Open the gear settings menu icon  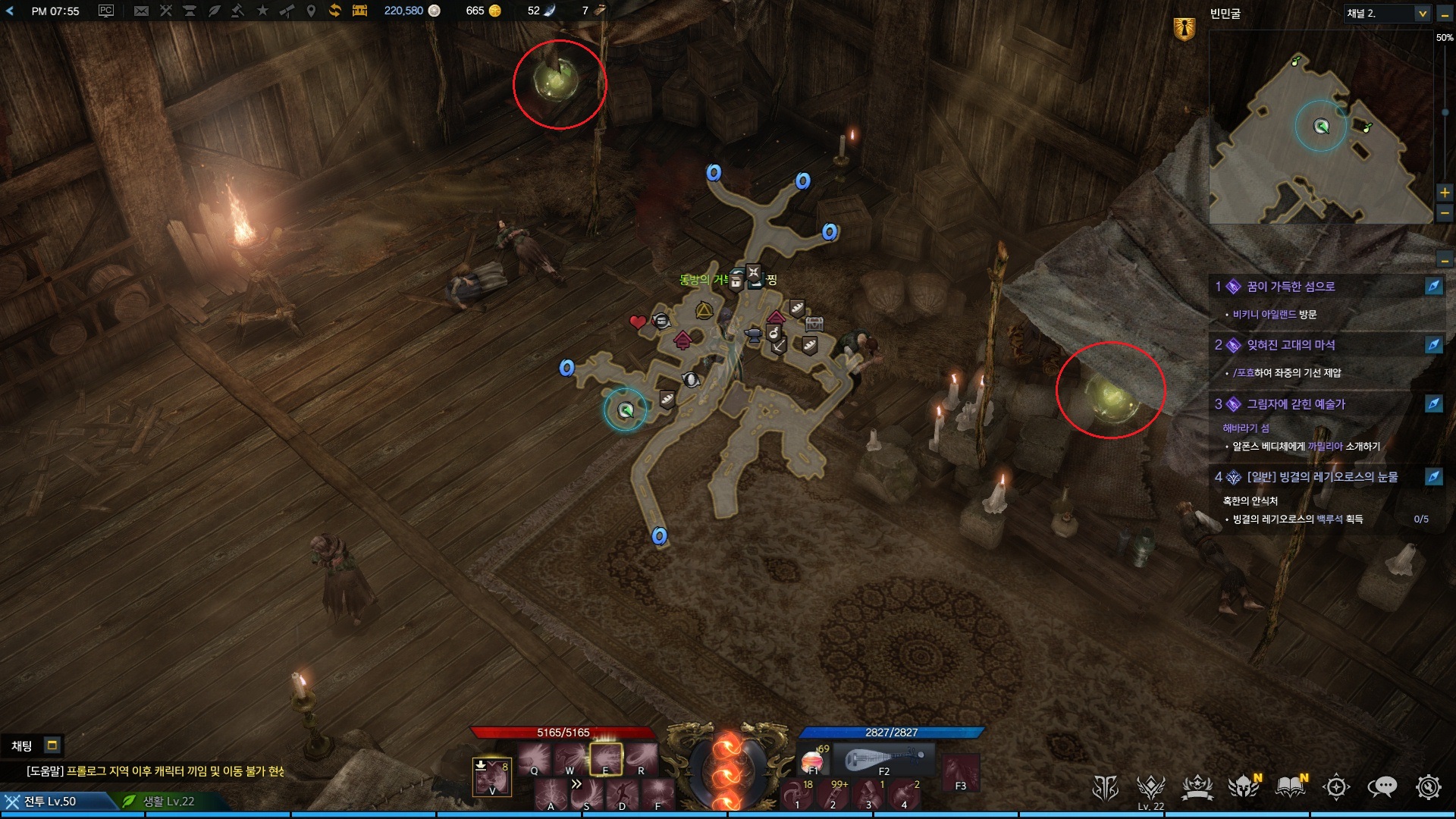1428,787
